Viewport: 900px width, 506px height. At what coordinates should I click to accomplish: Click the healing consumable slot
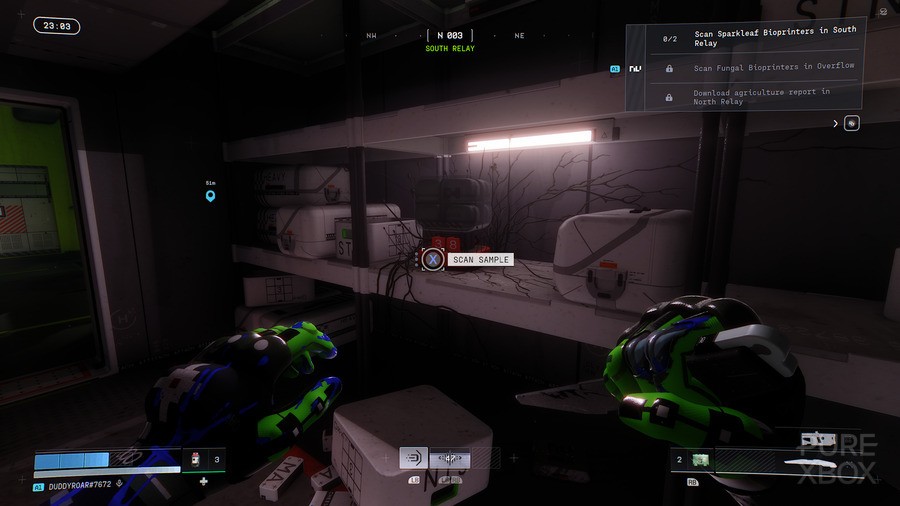(197, 460)
